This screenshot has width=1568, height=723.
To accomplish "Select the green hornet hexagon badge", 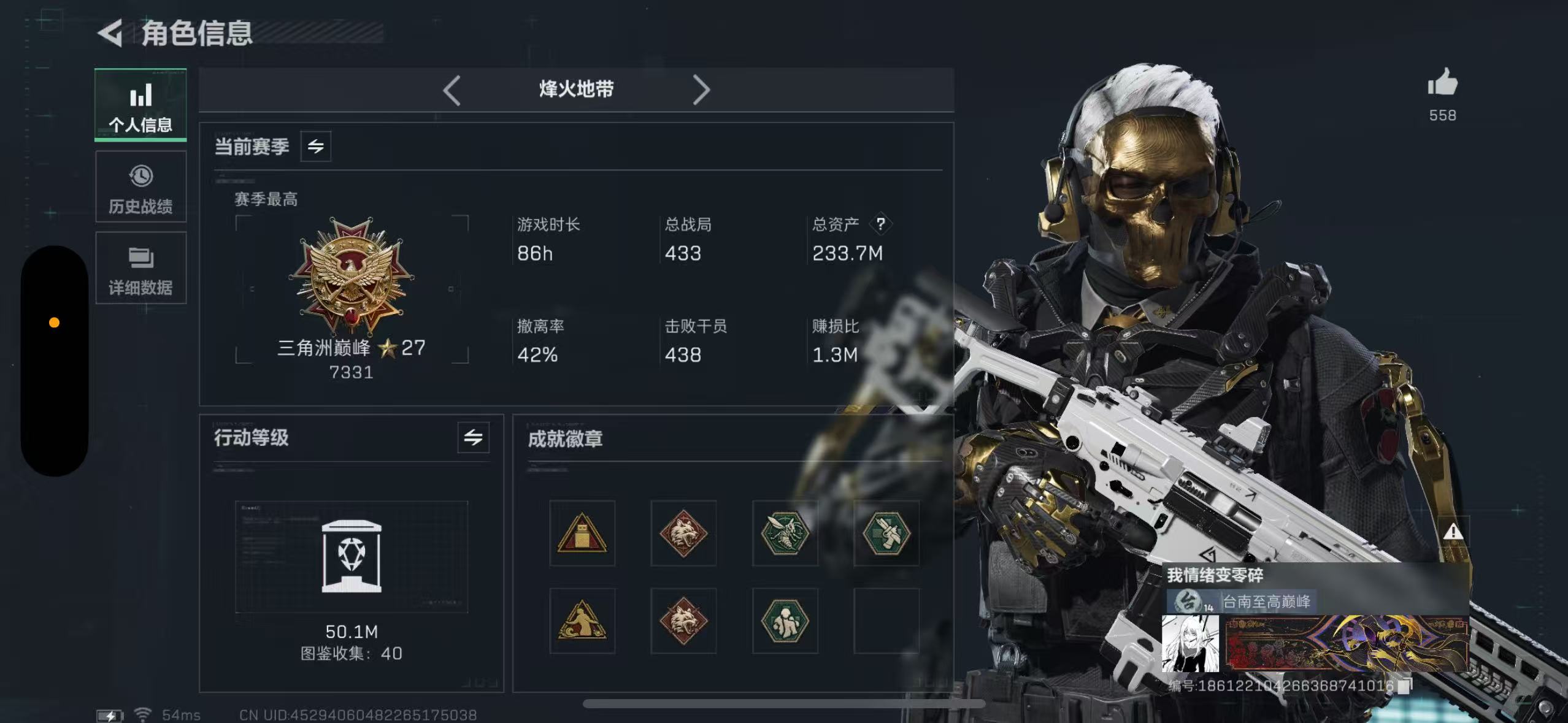I will click(x=785, y=533).
